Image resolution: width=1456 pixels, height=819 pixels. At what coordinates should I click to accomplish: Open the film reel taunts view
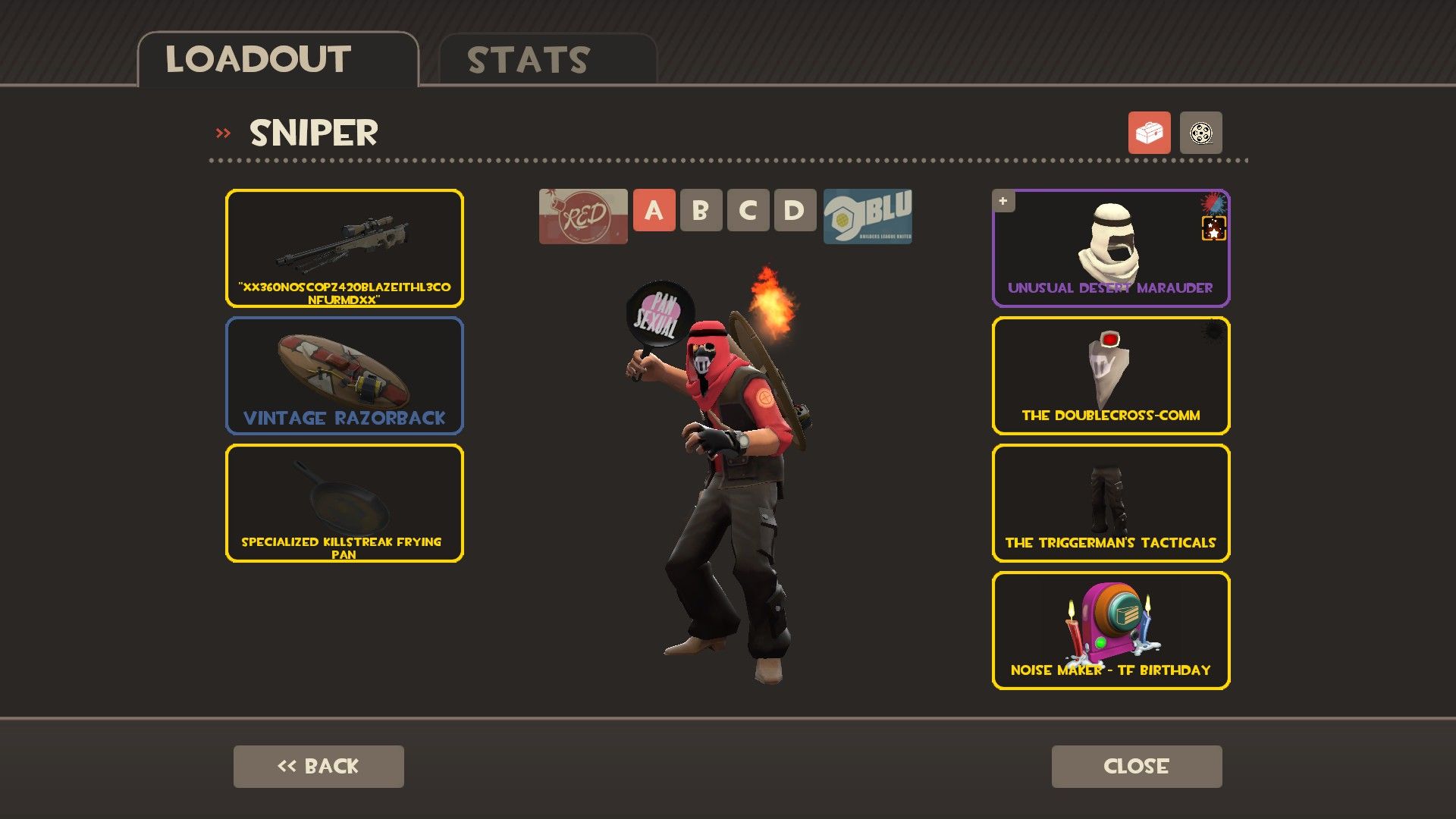[x=1200, y=133]
